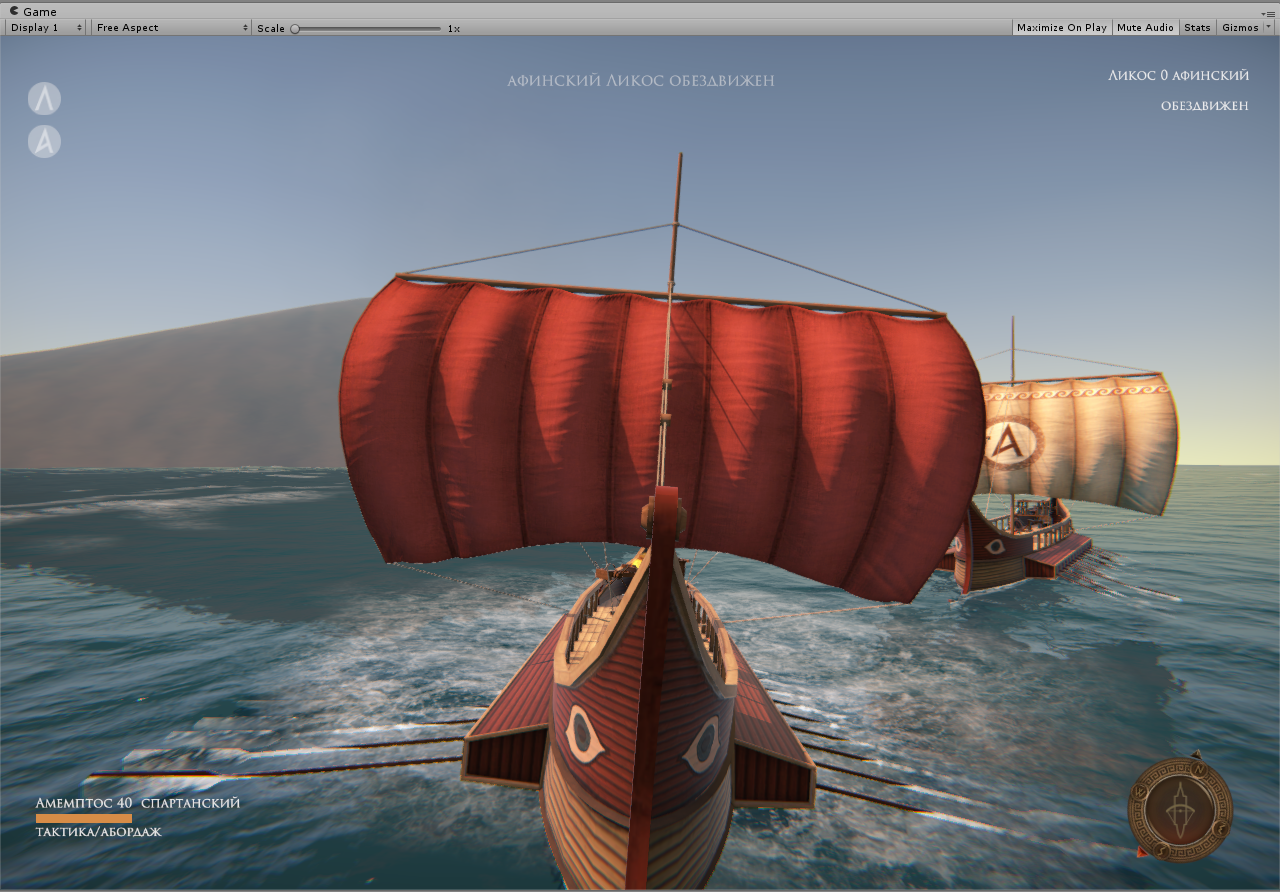Click the Scale slider handle
Viewport: 1280px width, 892px height.
[295, 29]
